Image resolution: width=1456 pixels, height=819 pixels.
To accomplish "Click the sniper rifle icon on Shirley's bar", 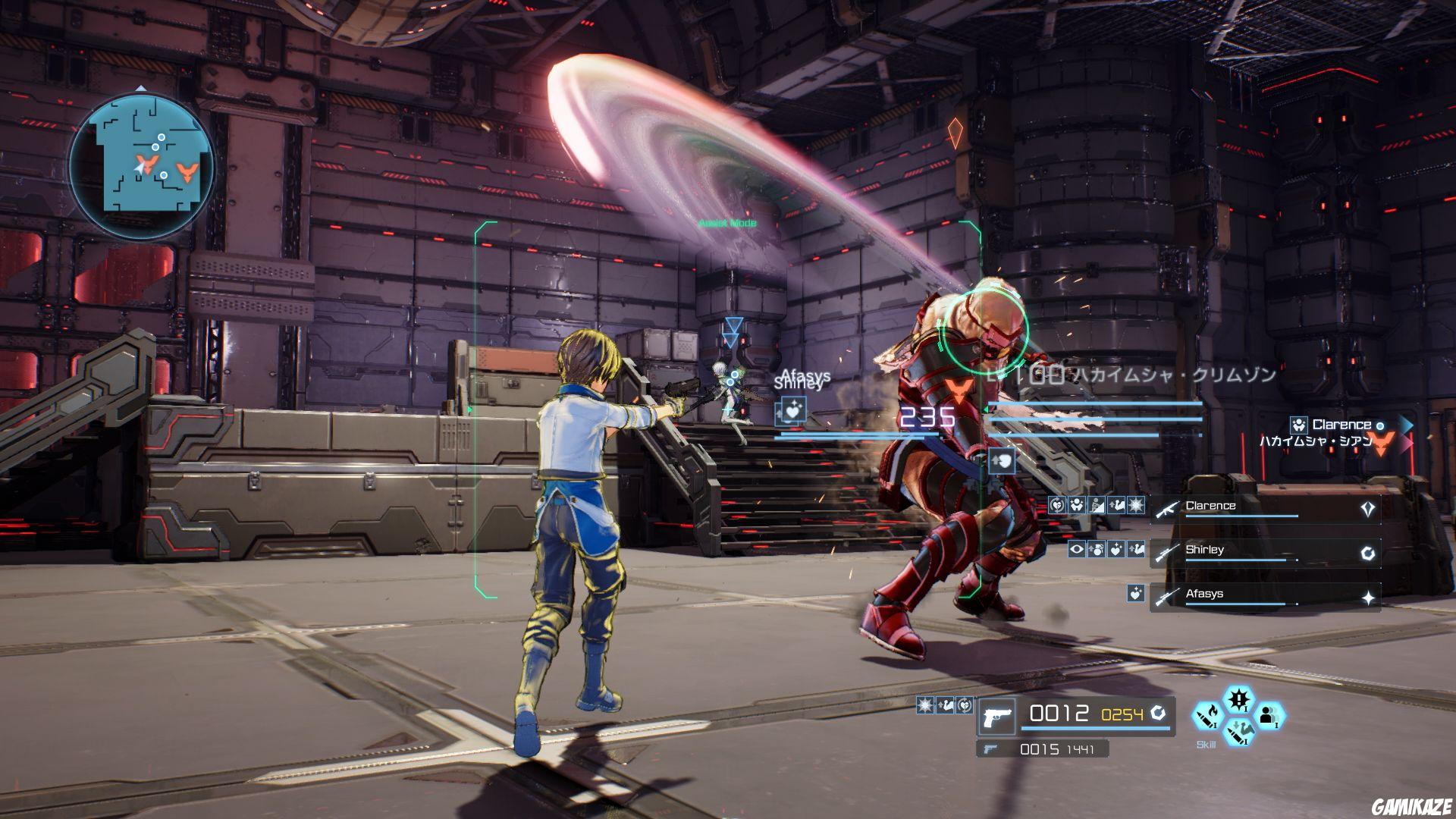I will coord(1166,554).
